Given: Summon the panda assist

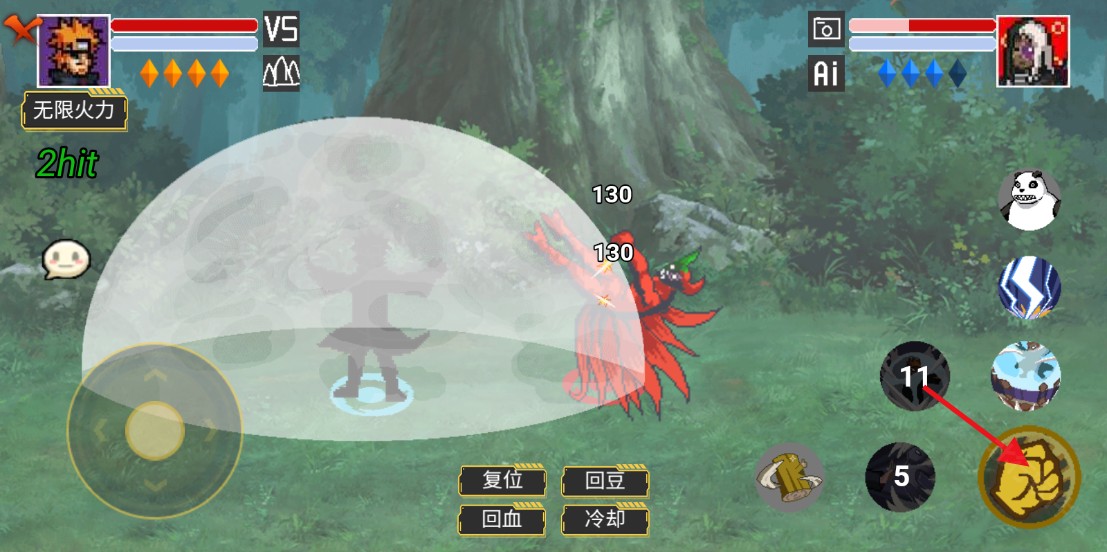Looking at the screenshot, I should point(1029,199).
